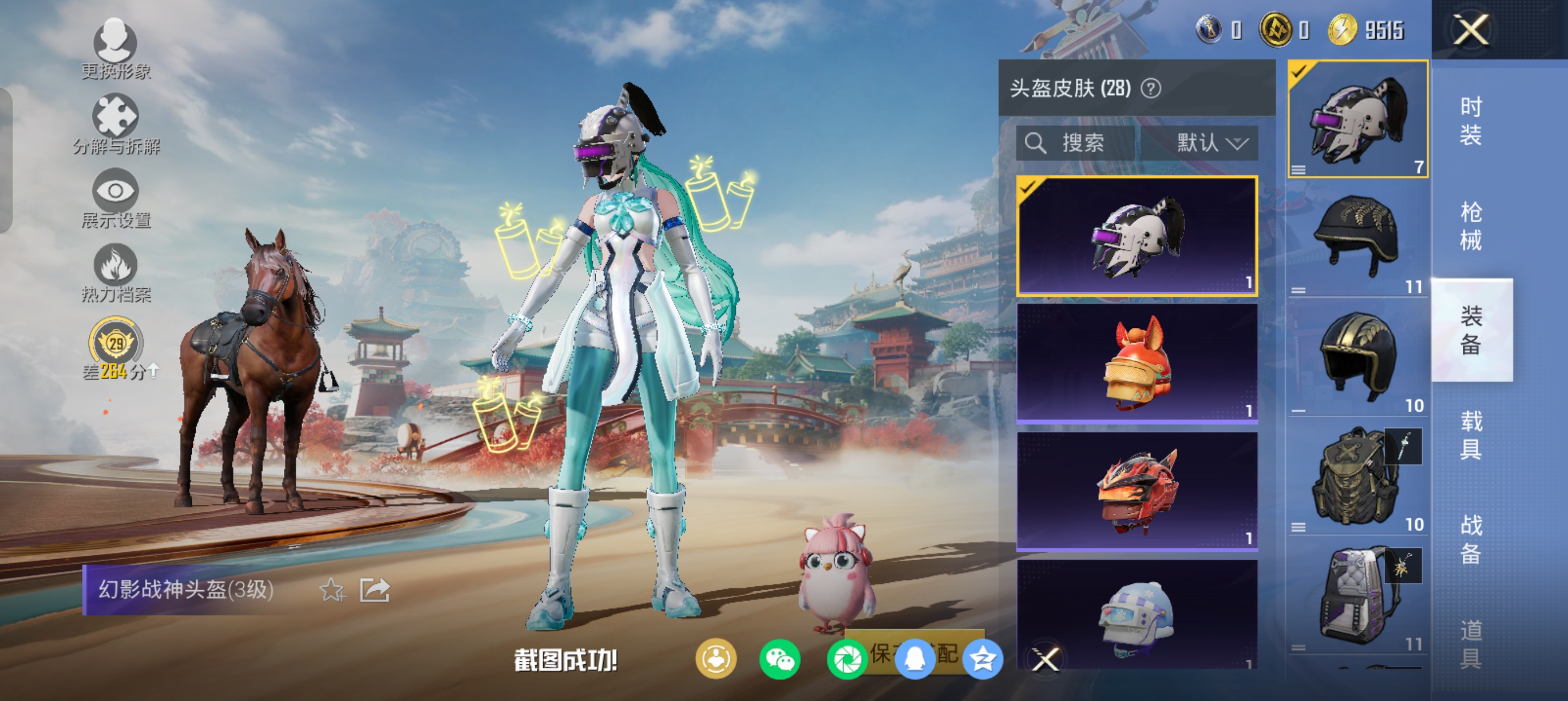Open helmet skins help question mark
1568x701 pixels.
coord(1151,89)
